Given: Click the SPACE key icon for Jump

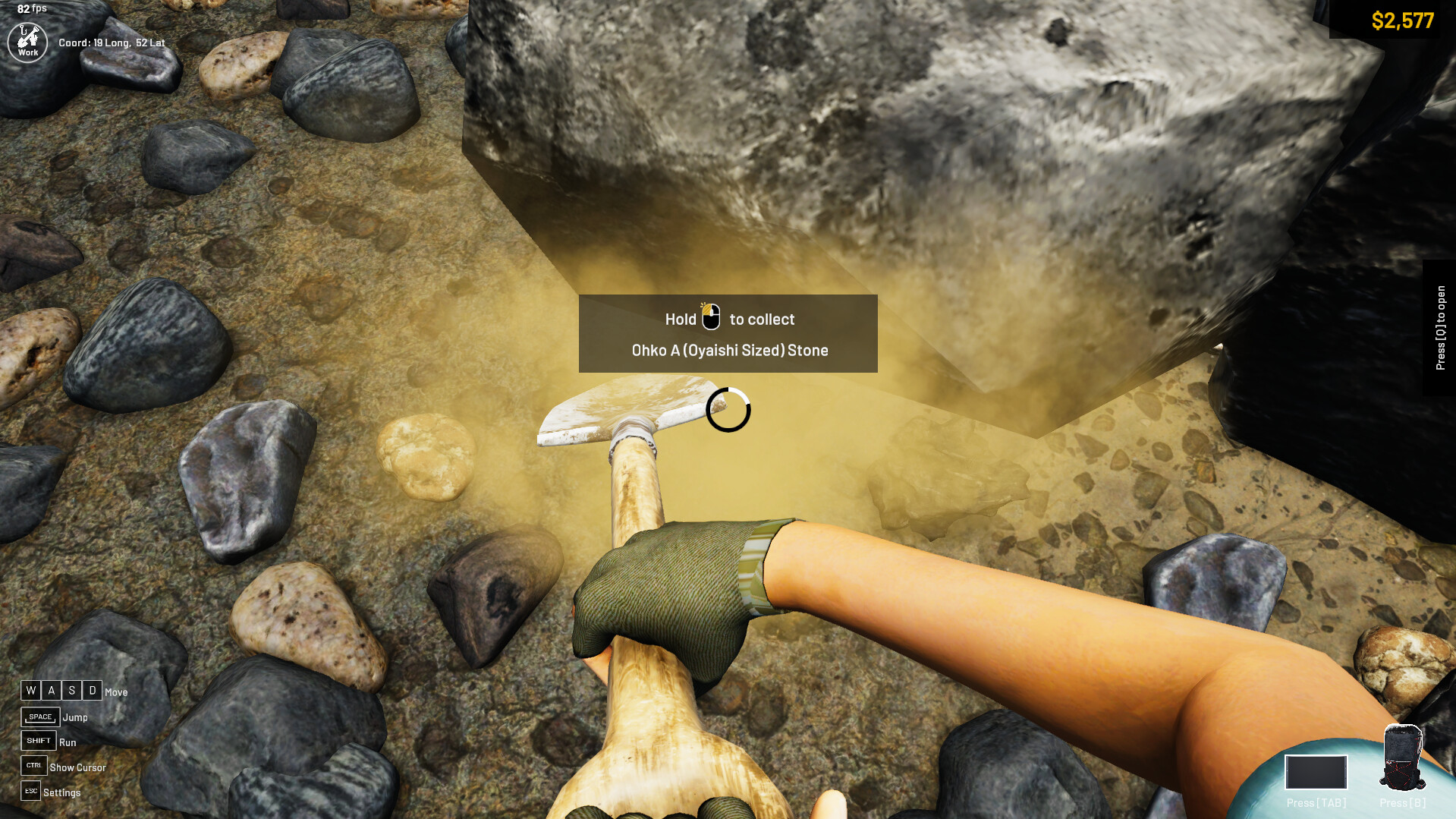Looking at the screenshot, I should pyautogui.click(x=39, y=716).
